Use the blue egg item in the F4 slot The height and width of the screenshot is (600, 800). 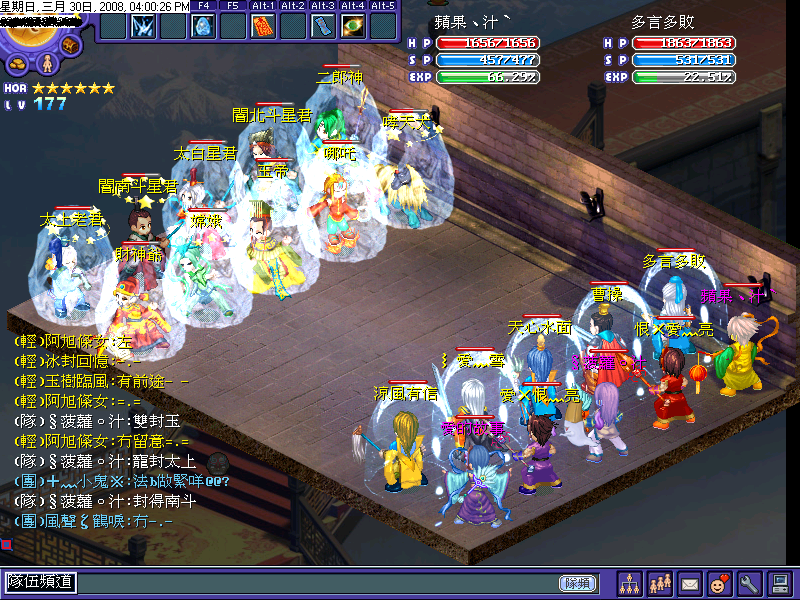pyautogui.click(x=203, y=25)
